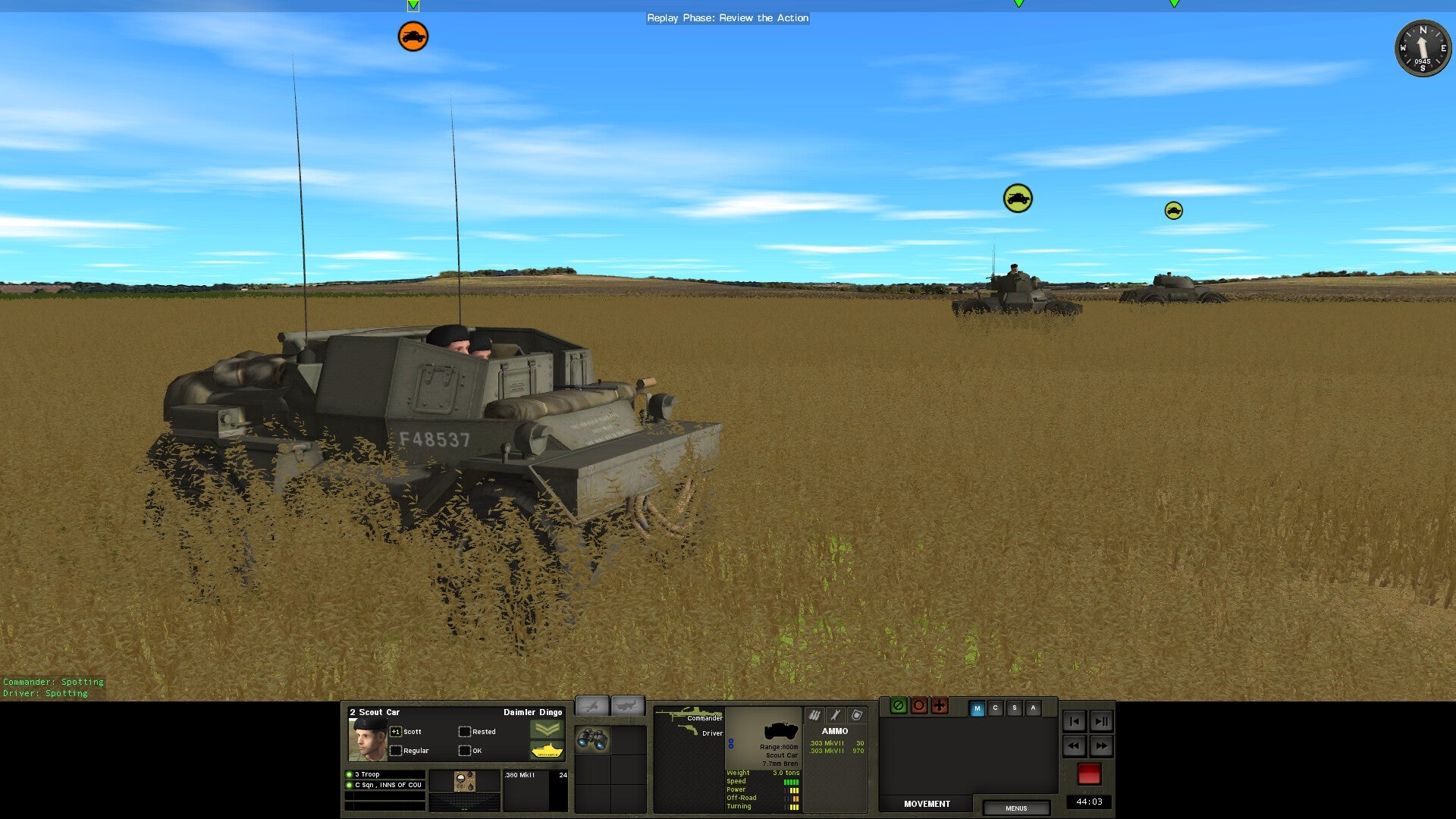The width and height of the screenshot is (1456, 819).
Task: Open the A admin commands tab
Action: (1033, 708)
